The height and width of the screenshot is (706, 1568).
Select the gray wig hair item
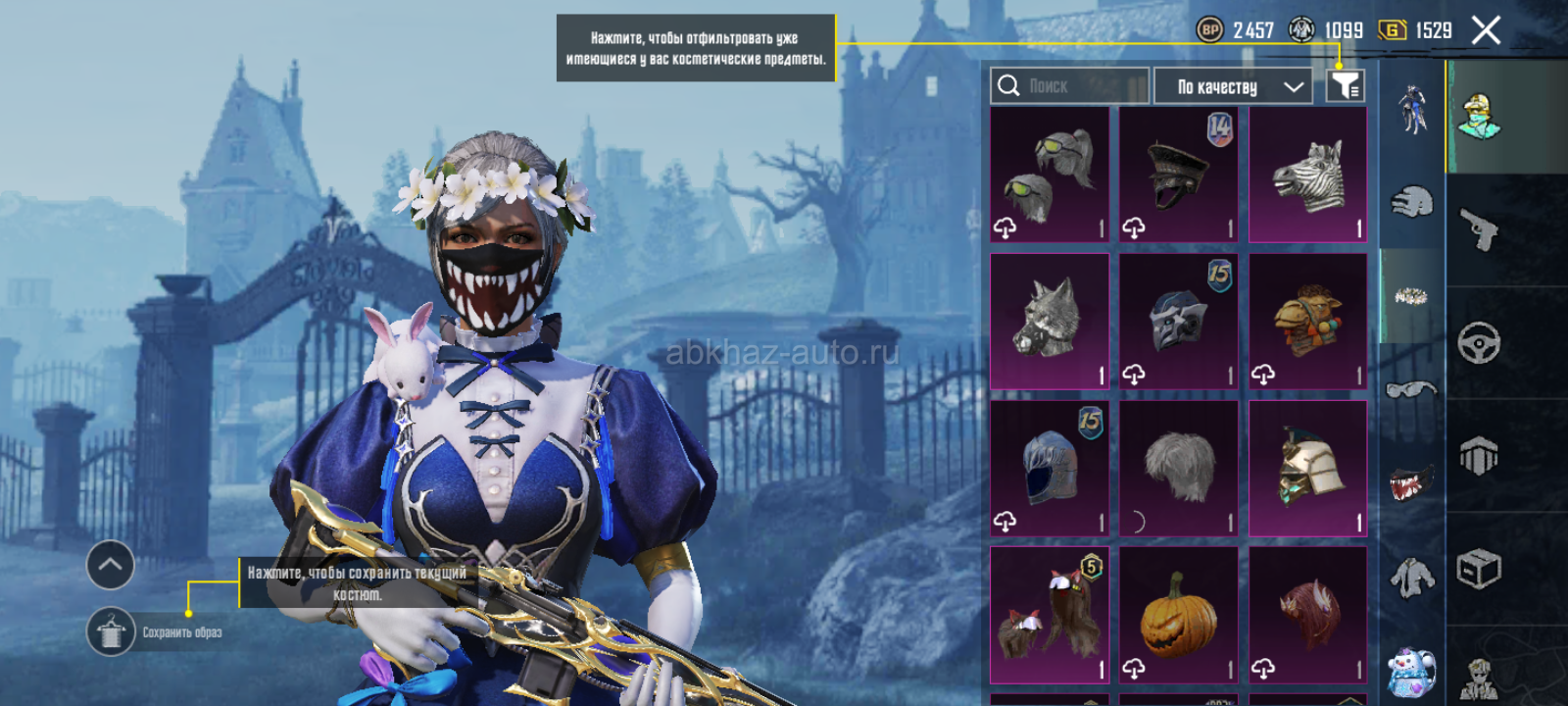(1178, 468)
